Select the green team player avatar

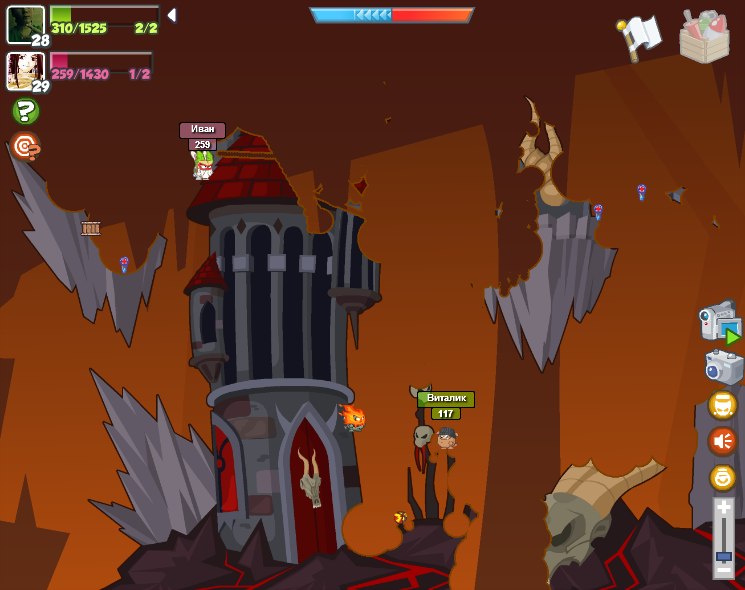[x=25, y=24]
